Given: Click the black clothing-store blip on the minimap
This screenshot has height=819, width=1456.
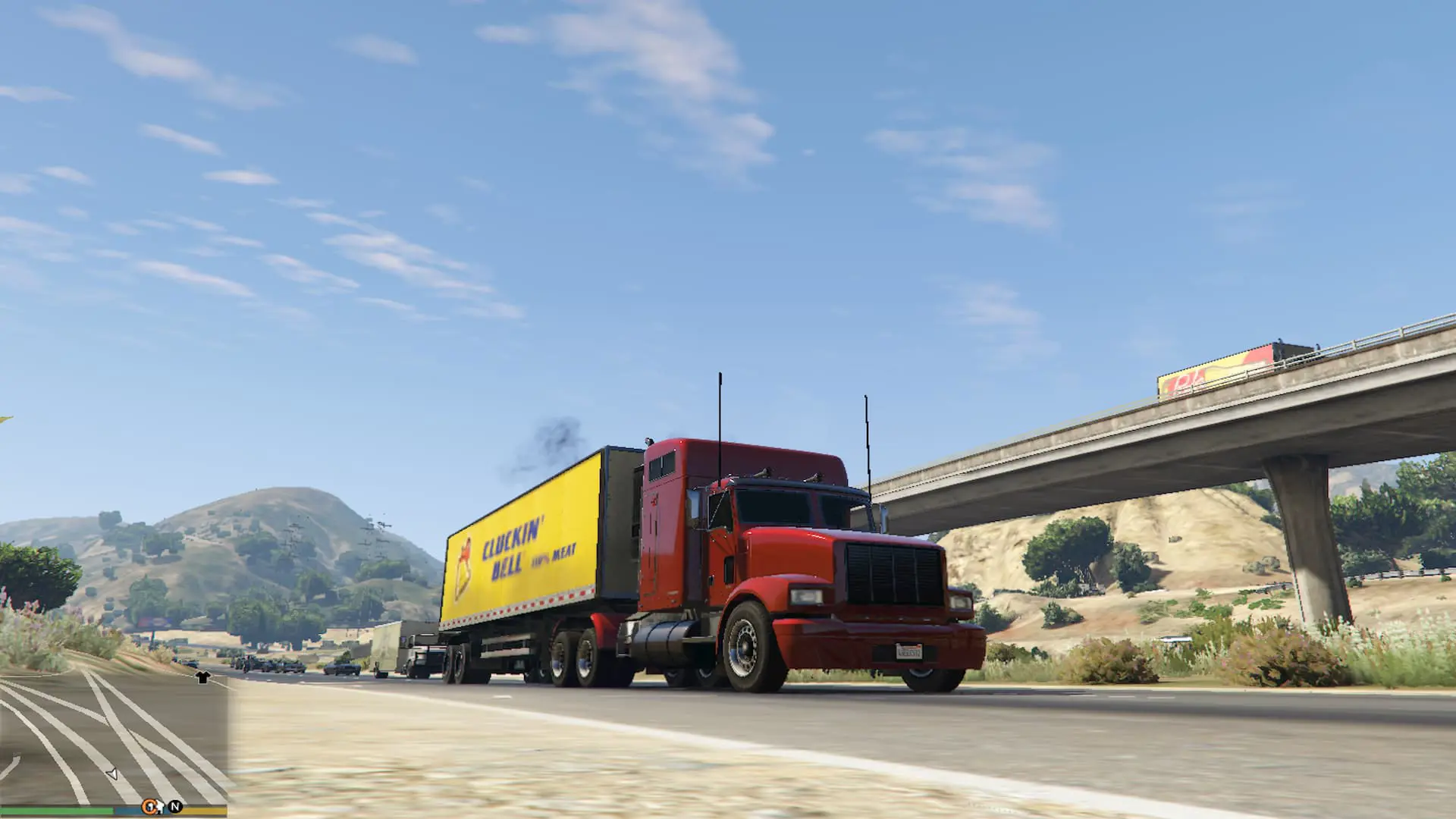Looking at the screenshot, I should coord(202,677).
